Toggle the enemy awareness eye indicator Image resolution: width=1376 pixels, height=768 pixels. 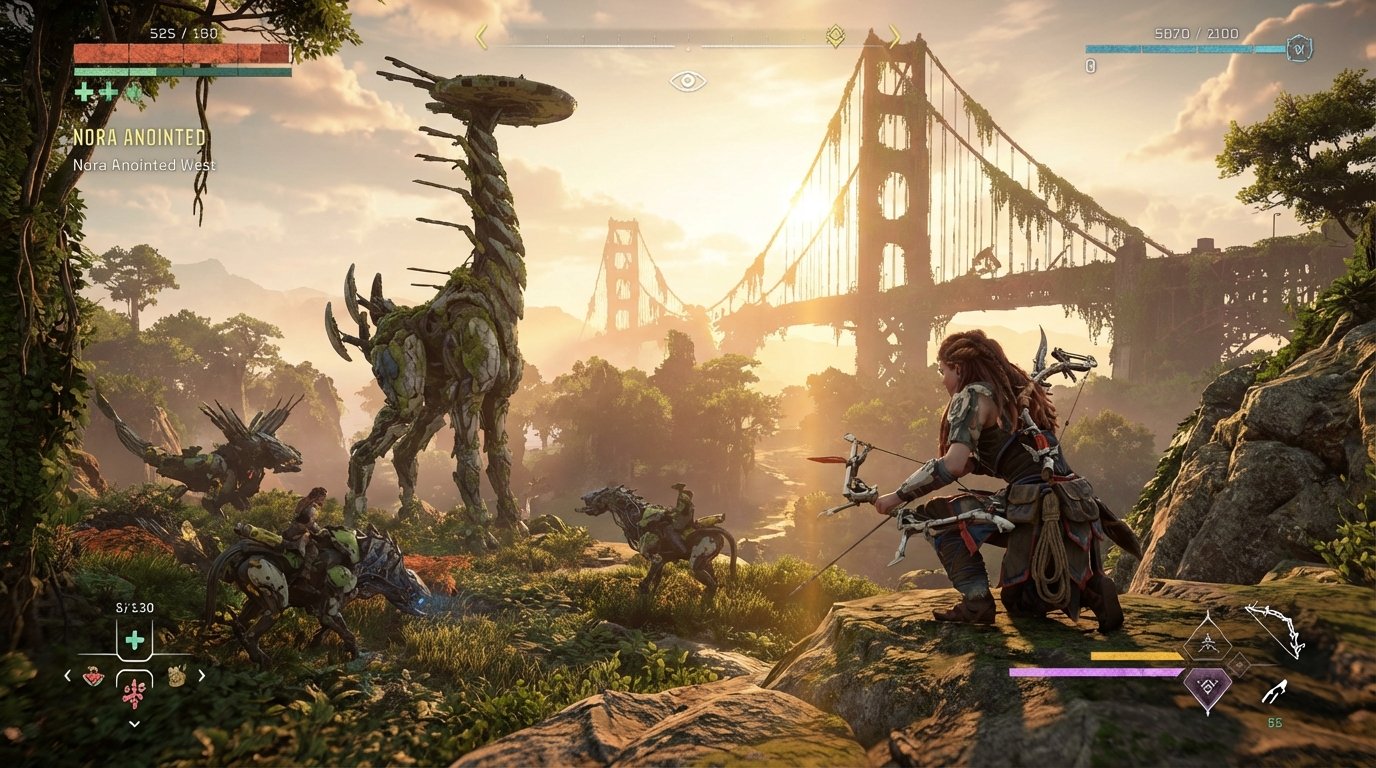689,82
